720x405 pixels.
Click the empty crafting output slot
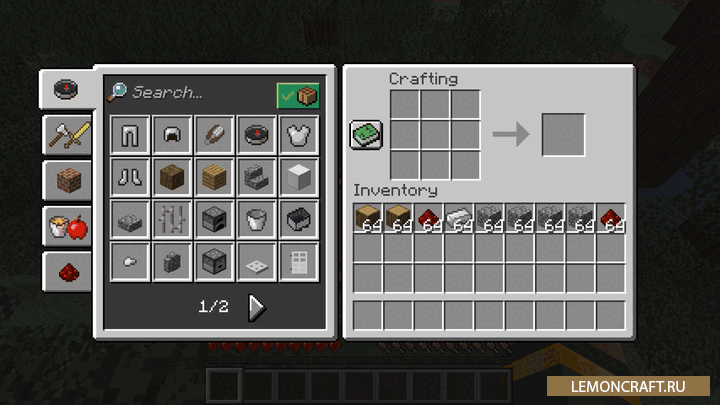tap(563, 135)
